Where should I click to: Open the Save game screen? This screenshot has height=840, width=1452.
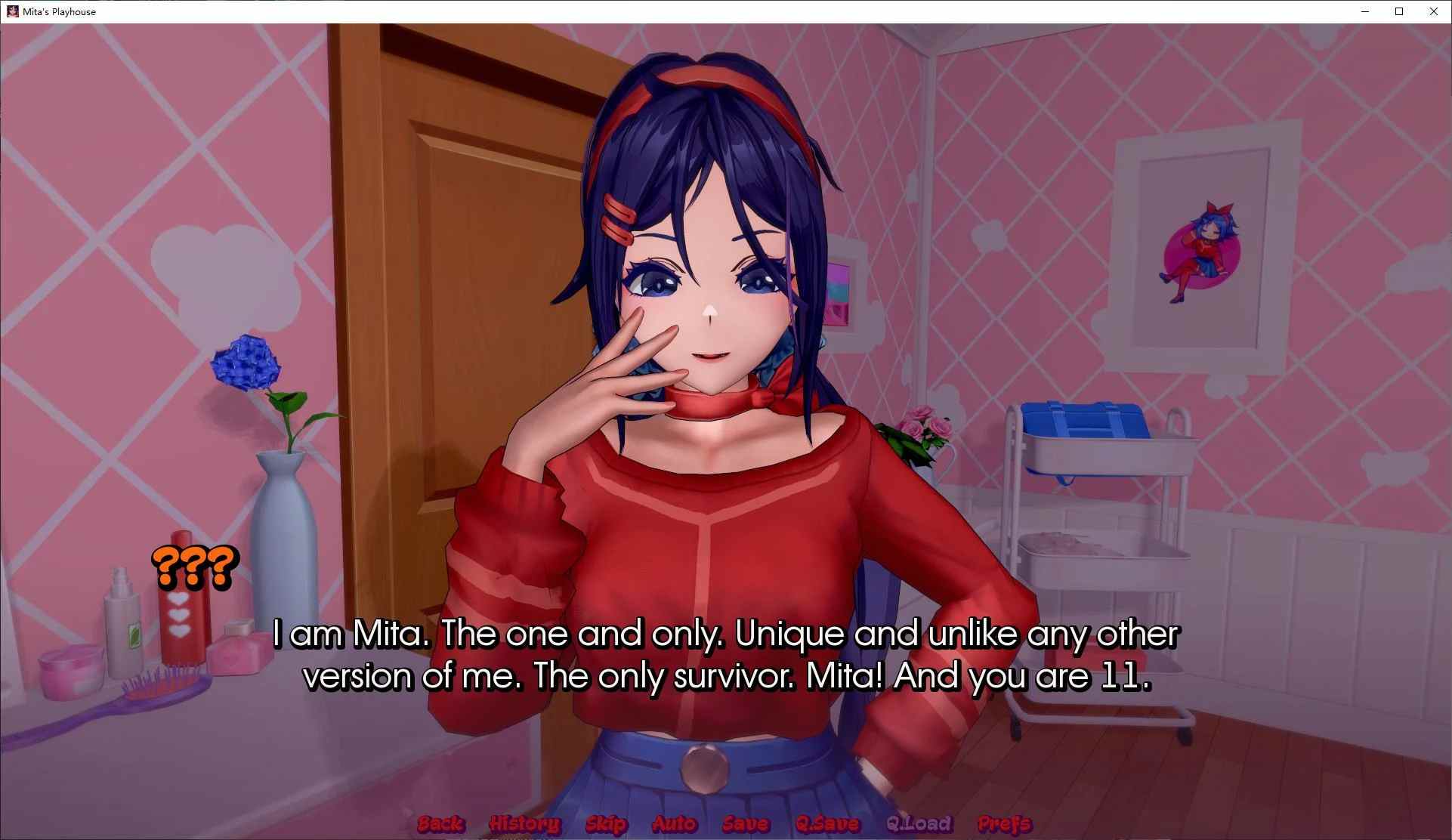[x=745, y=823]
